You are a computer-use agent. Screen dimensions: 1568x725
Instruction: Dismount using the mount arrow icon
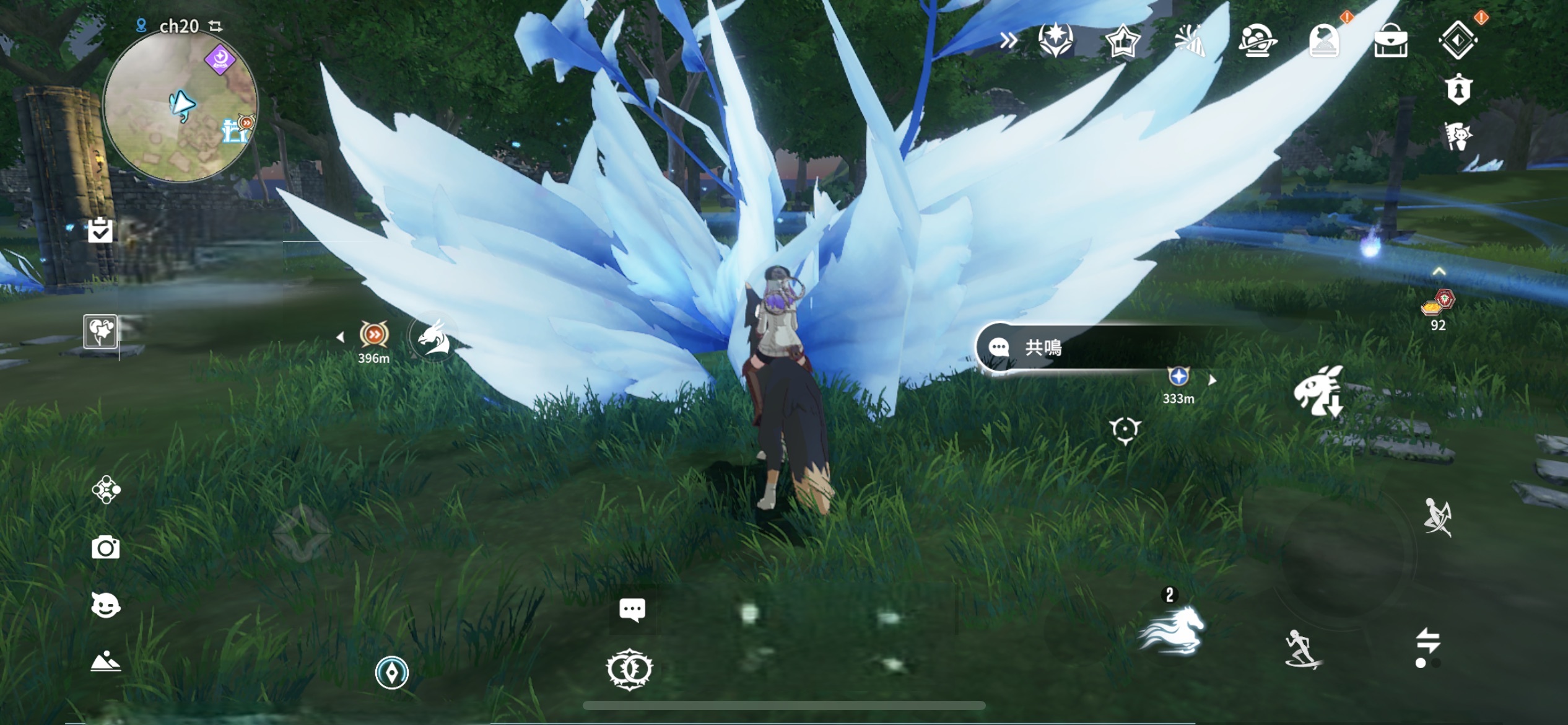pos(1319,391)
